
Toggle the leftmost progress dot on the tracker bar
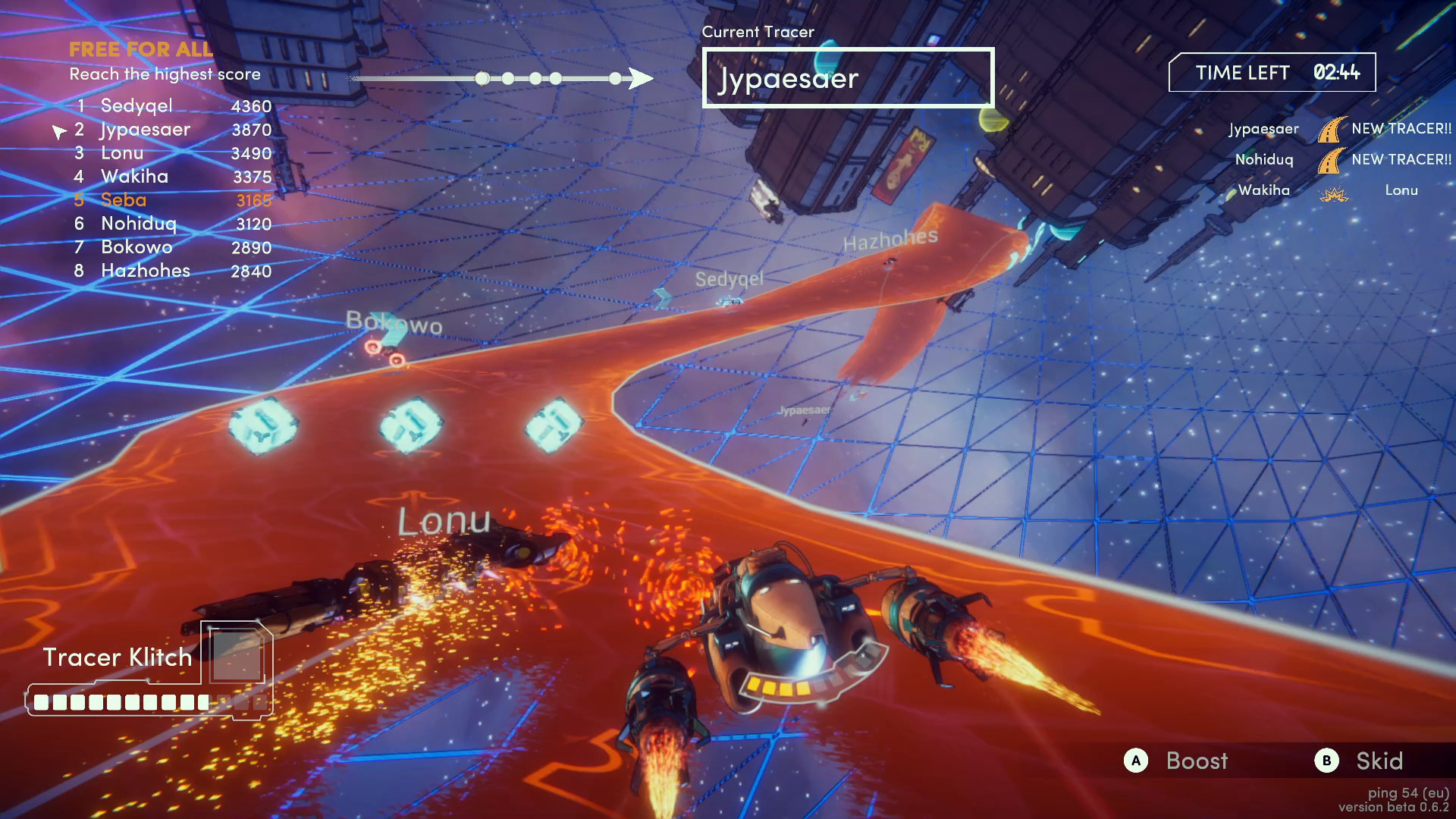tap(481, 78)
